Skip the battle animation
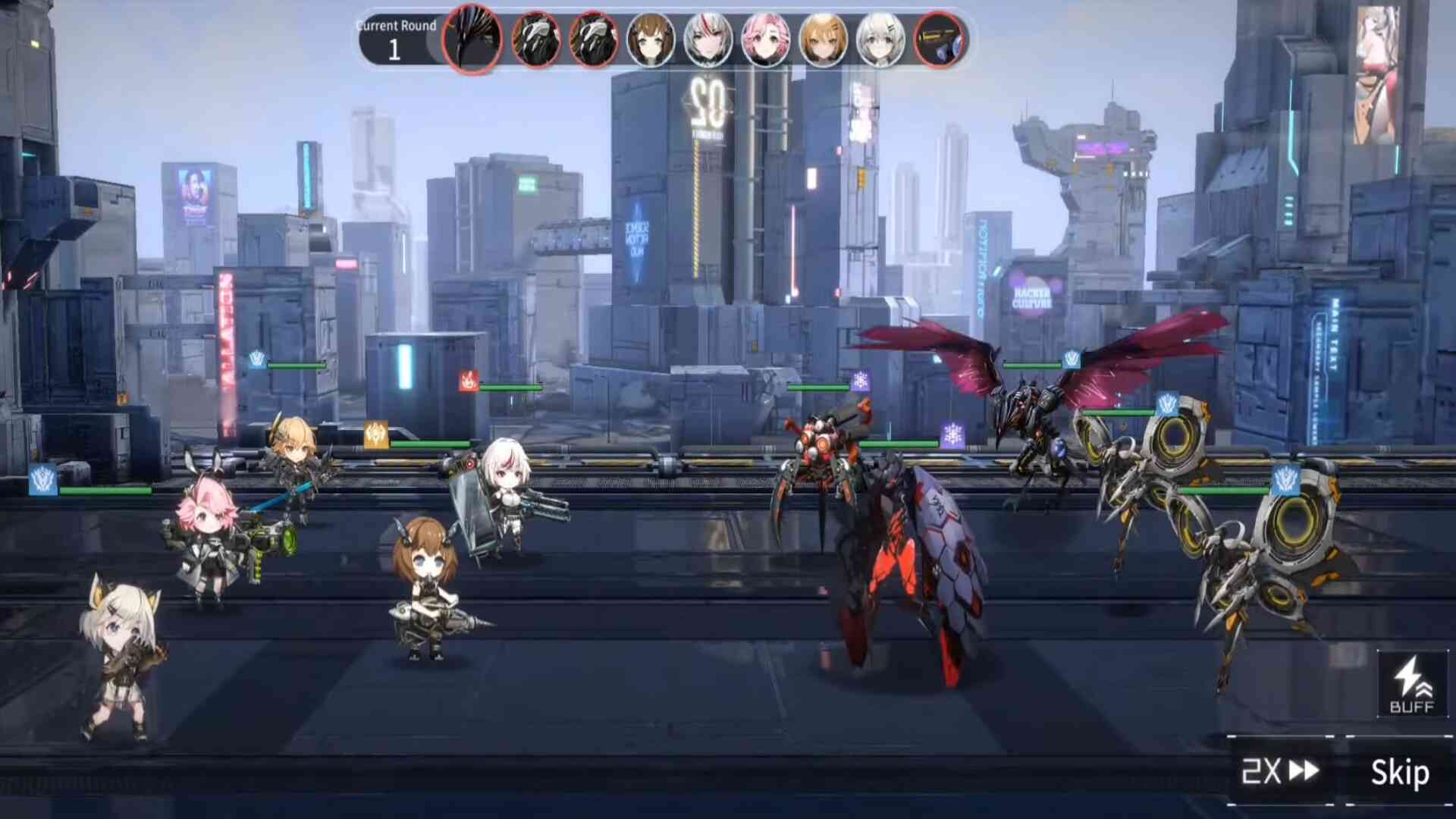Screen dimensions: 1456x819 [1399, 773]
